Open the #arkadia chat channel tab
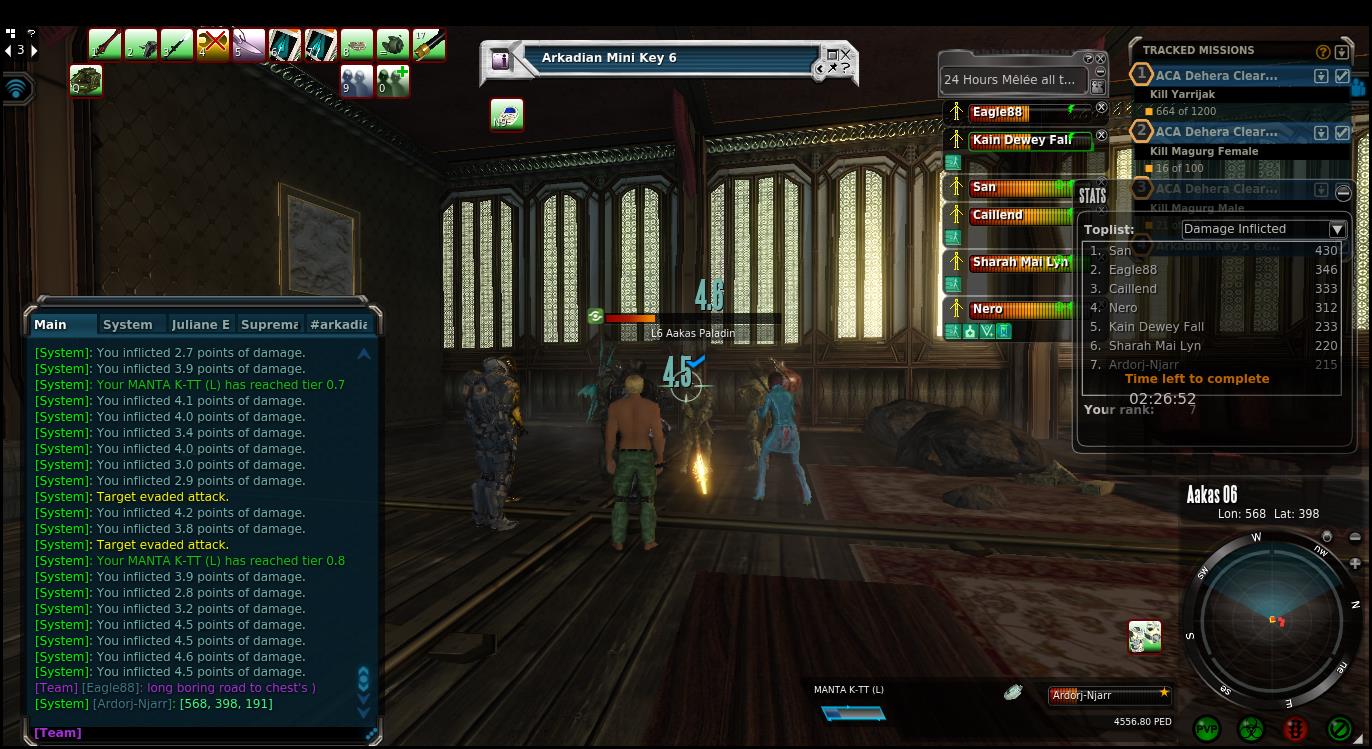The width and height of the screenshot is (1372, 749). pyautogui.click(x=339, y=324)
